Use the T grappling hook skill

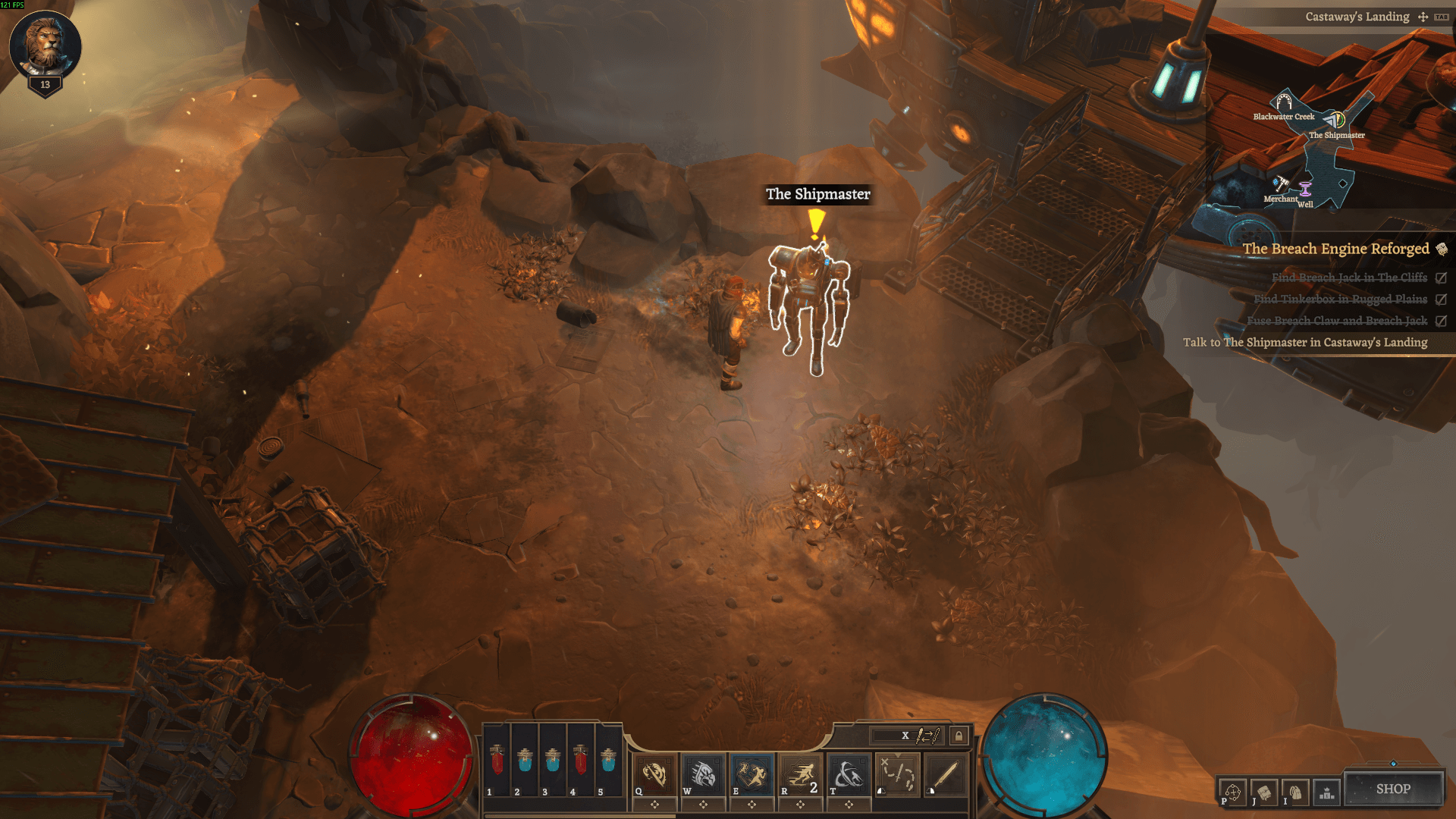point(848,773)
